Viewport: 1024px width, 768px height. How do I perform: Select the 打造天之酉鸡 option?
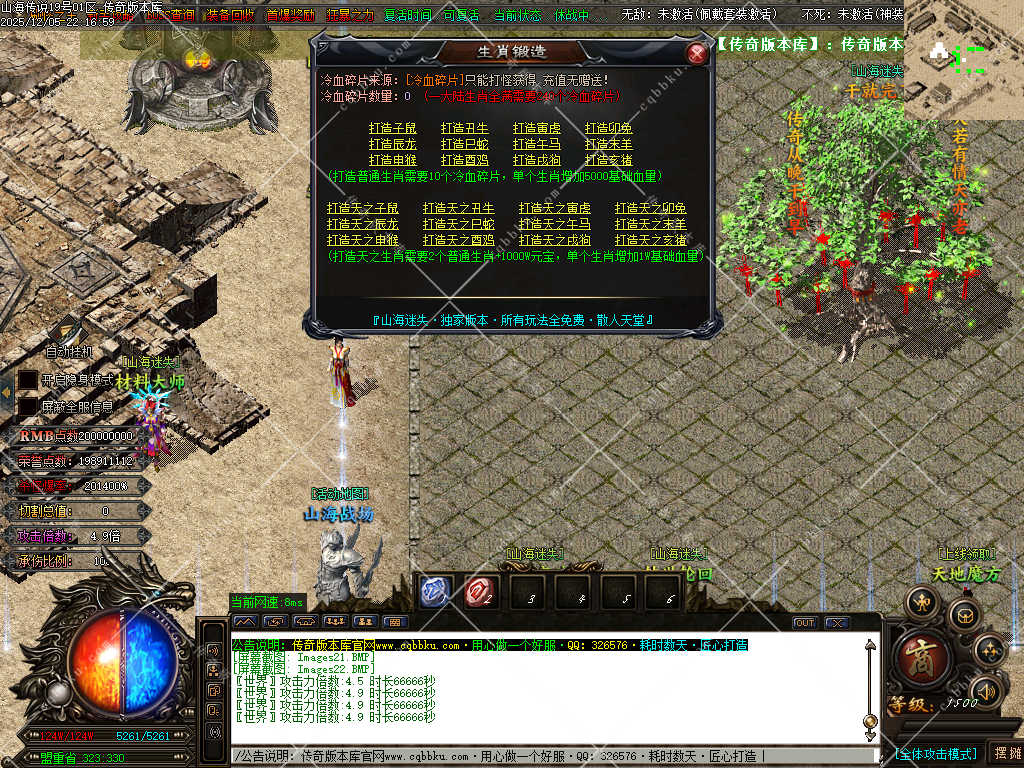point(458,240)
